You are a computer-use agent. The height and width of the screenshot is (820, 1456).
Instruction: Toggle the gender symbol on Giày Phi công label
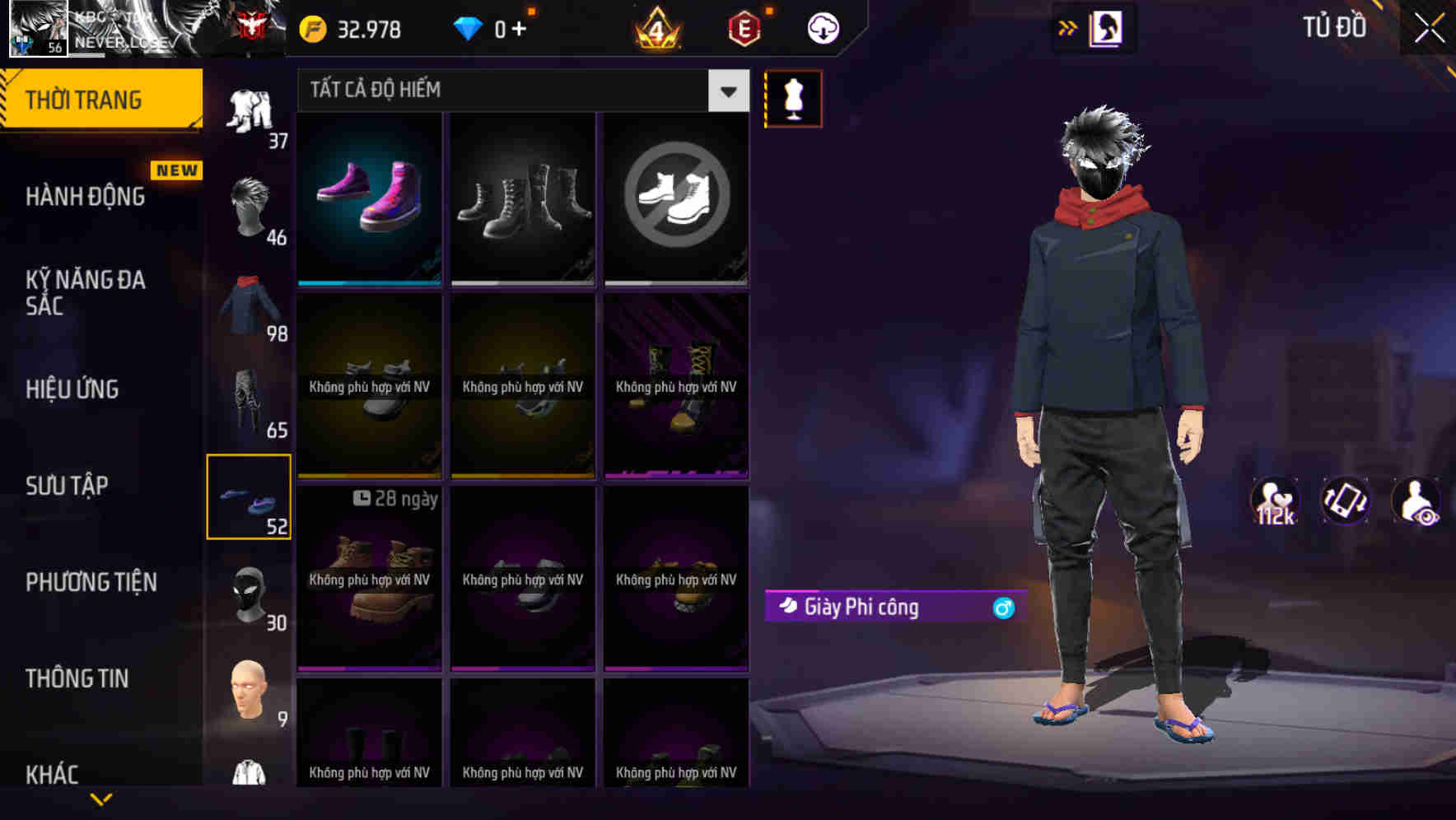1002,608
